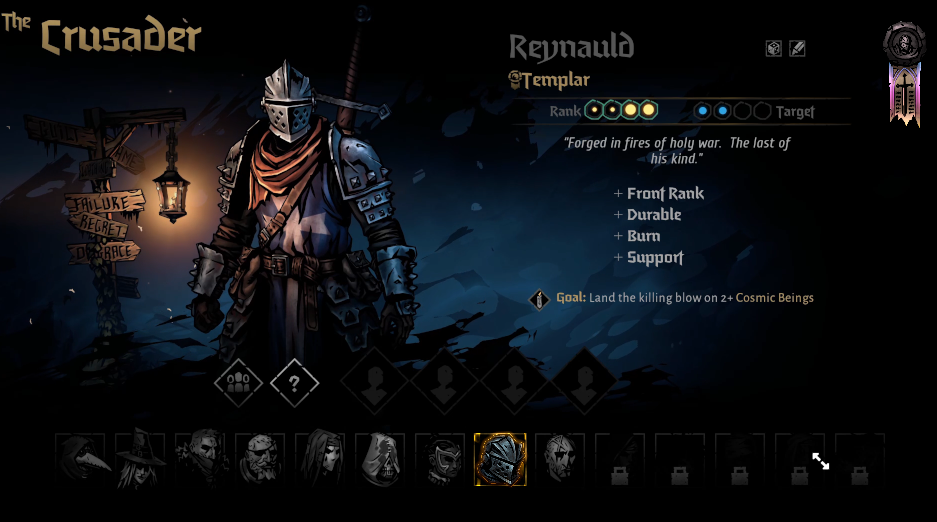Select the eyepatch Man-at-Arms portrait
The height and width of the screenshot is (522, 937).
[260, 459]
